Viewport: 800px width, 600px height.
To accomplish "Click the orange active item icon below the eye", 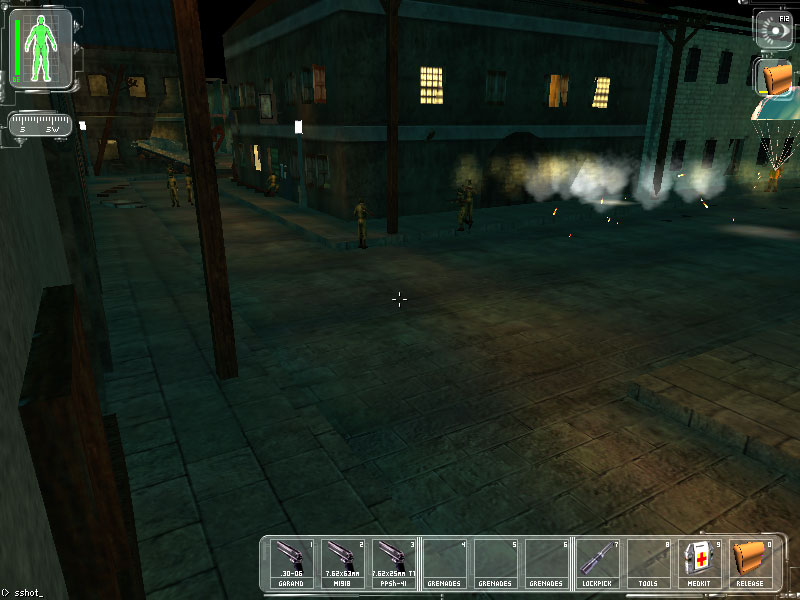I will pyautogui.click(x=774, y=78).
